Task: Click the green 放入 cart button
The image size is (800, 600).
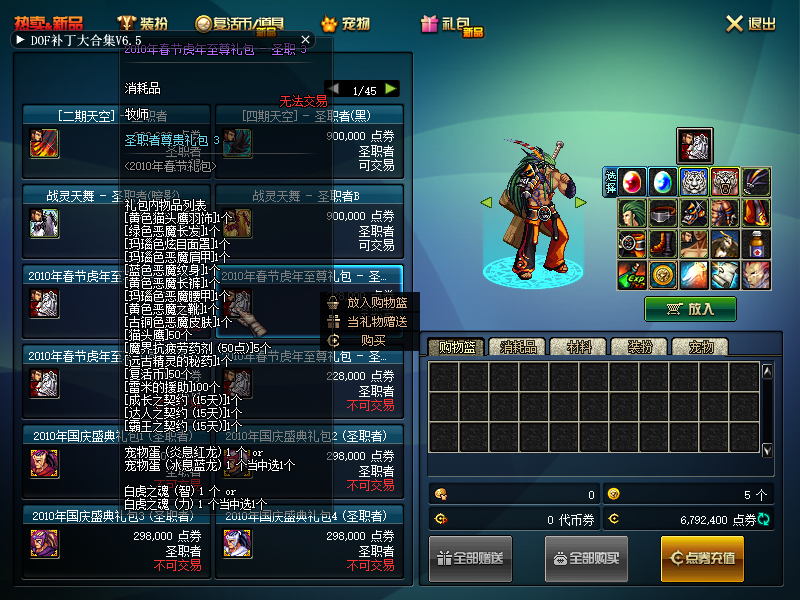Action: click(690, 309)
